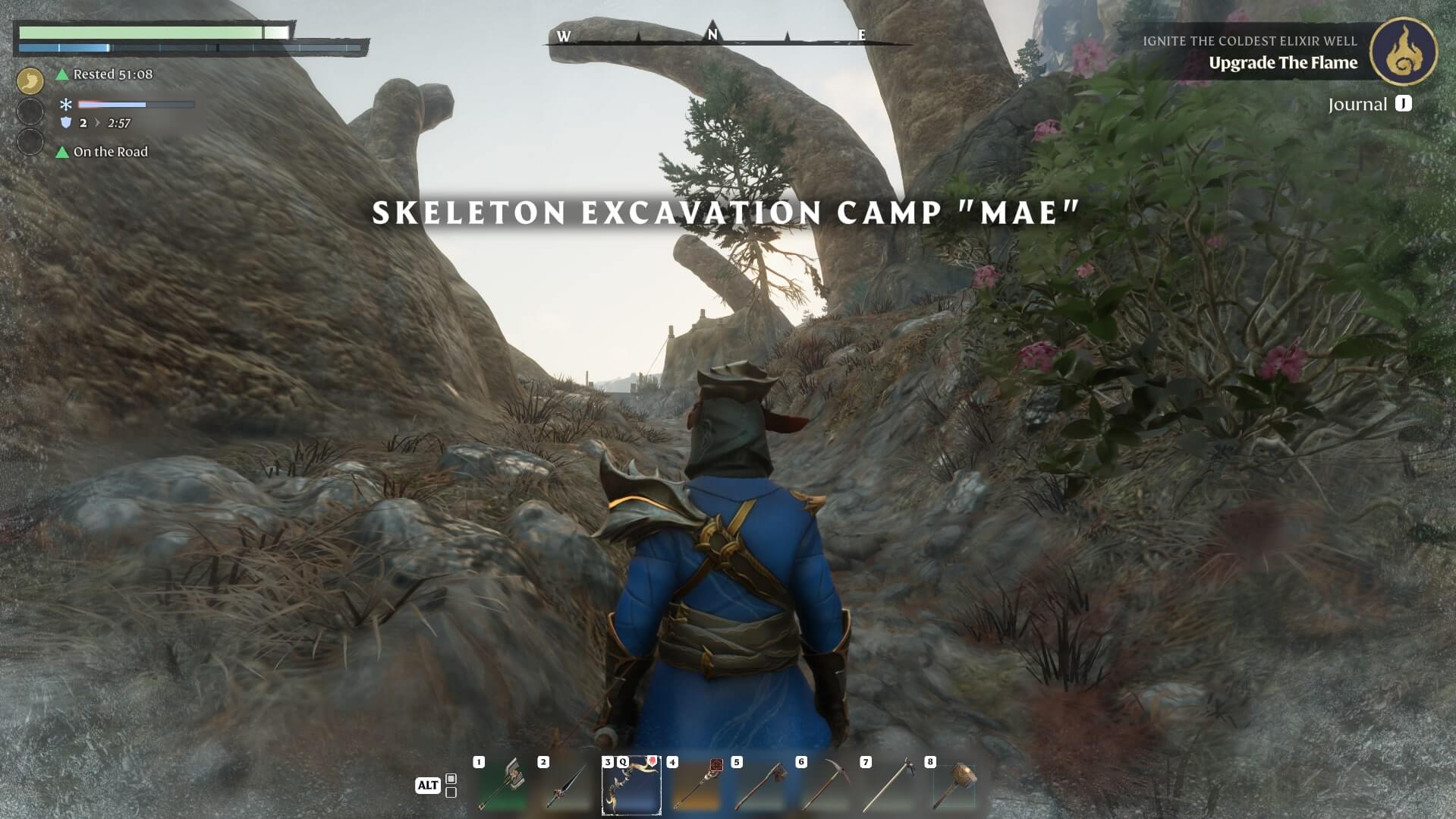The height and width of the screenshot is (819, 1456).
Task: Click the compass bar north marker
Action: click(x=712, y=34)
